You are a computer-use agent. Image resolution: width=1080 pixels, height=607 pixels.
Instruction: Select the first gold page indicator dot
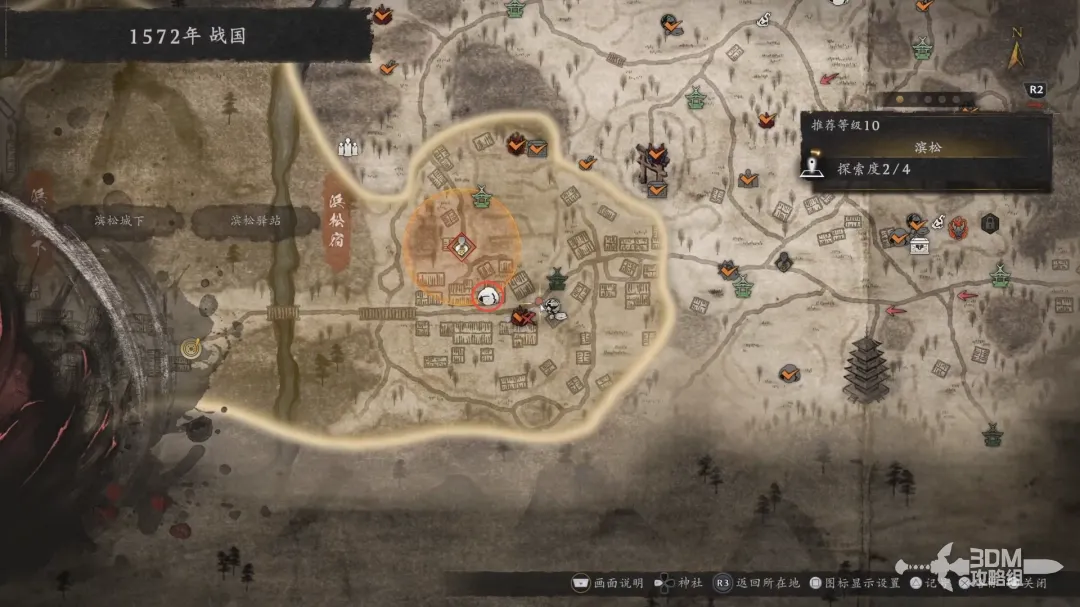point(898,99)
